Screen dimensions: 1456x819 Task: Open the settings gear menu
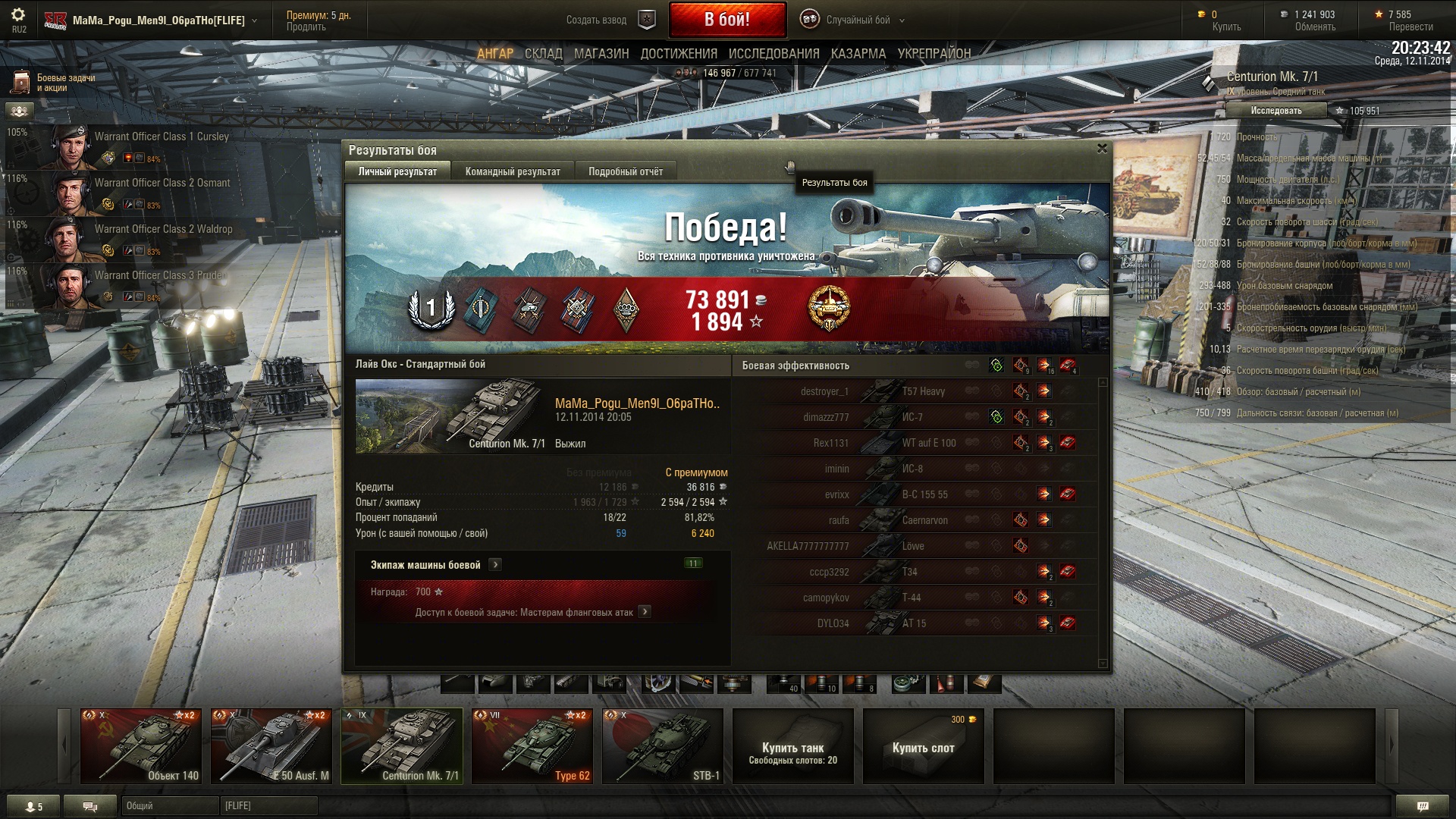pyautogui.click(x=18, y=15)
